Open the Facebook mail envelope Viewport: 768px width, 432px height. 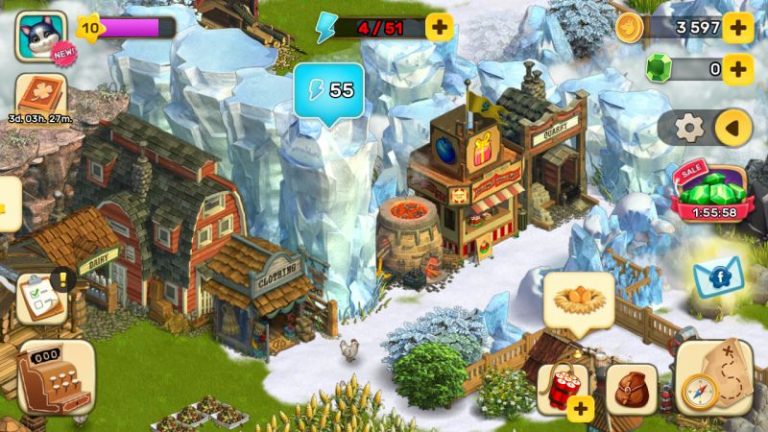718,277
